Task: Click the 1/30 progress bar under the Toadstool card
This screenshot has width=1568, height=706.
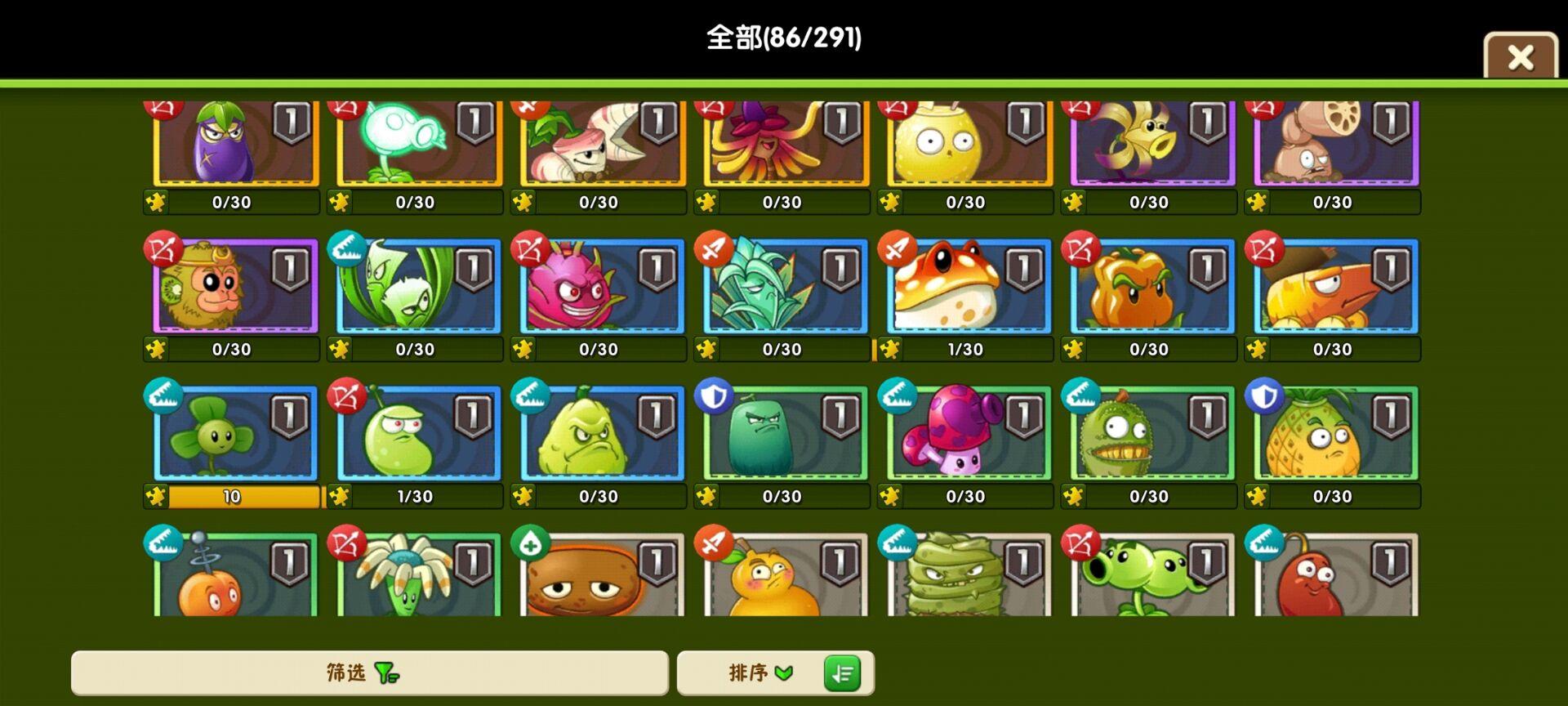Action: [966, 349]
